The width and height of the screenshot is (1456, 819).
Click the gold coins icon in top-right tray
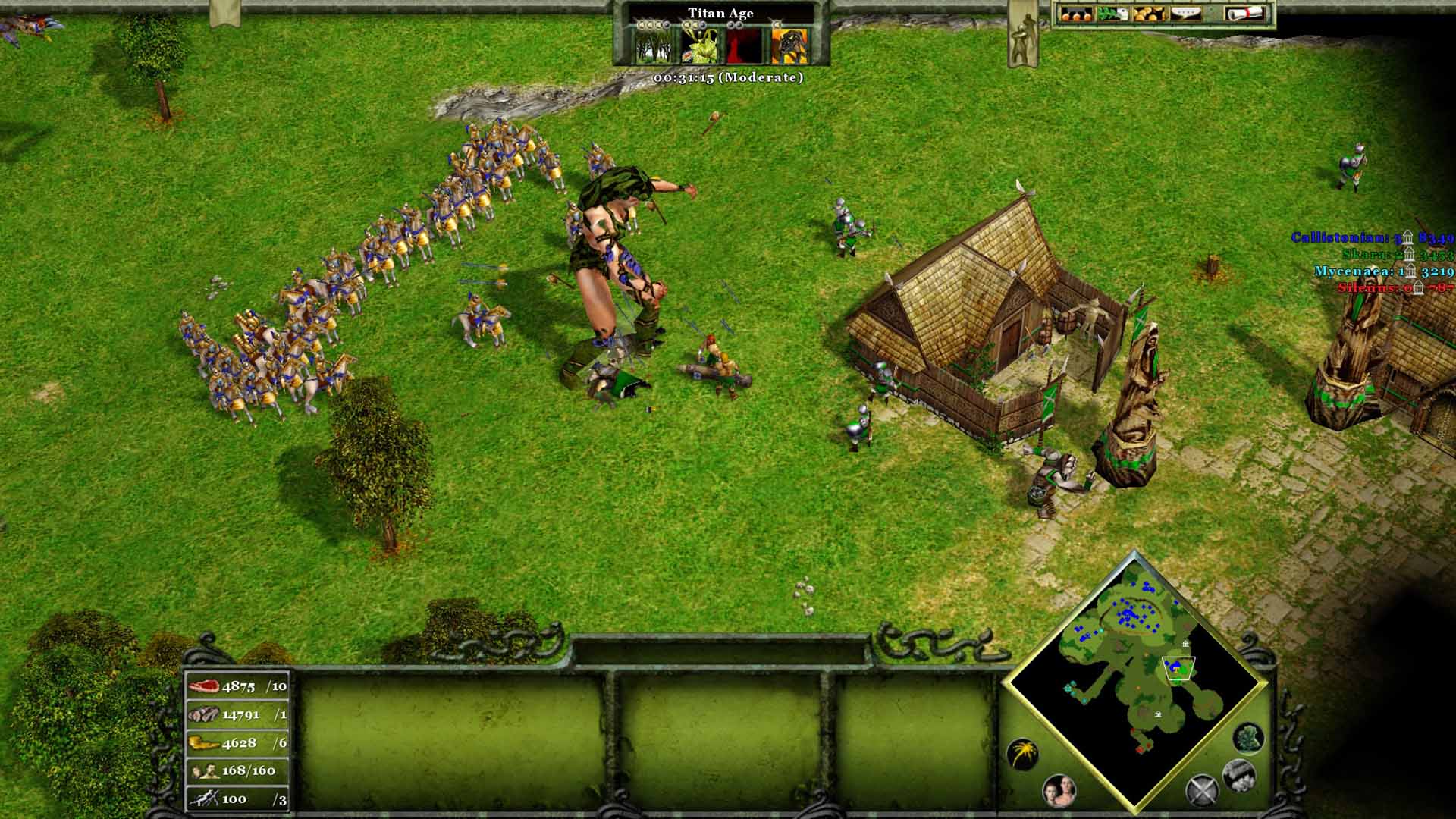pyautogui.click(x=1149, y=14)
